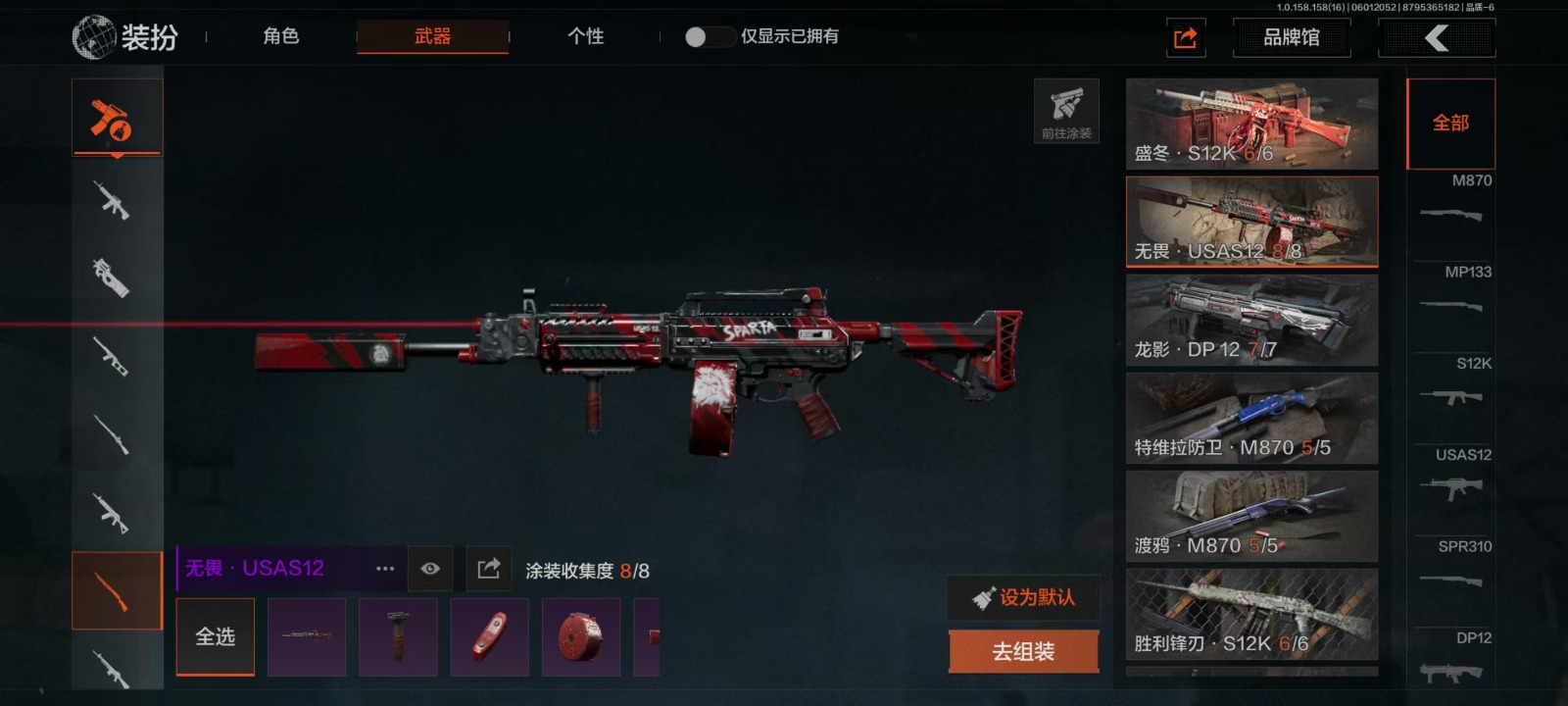The image size is (1568, 706).
Task: Open the 个性 tab
Action: coord(585,36)
